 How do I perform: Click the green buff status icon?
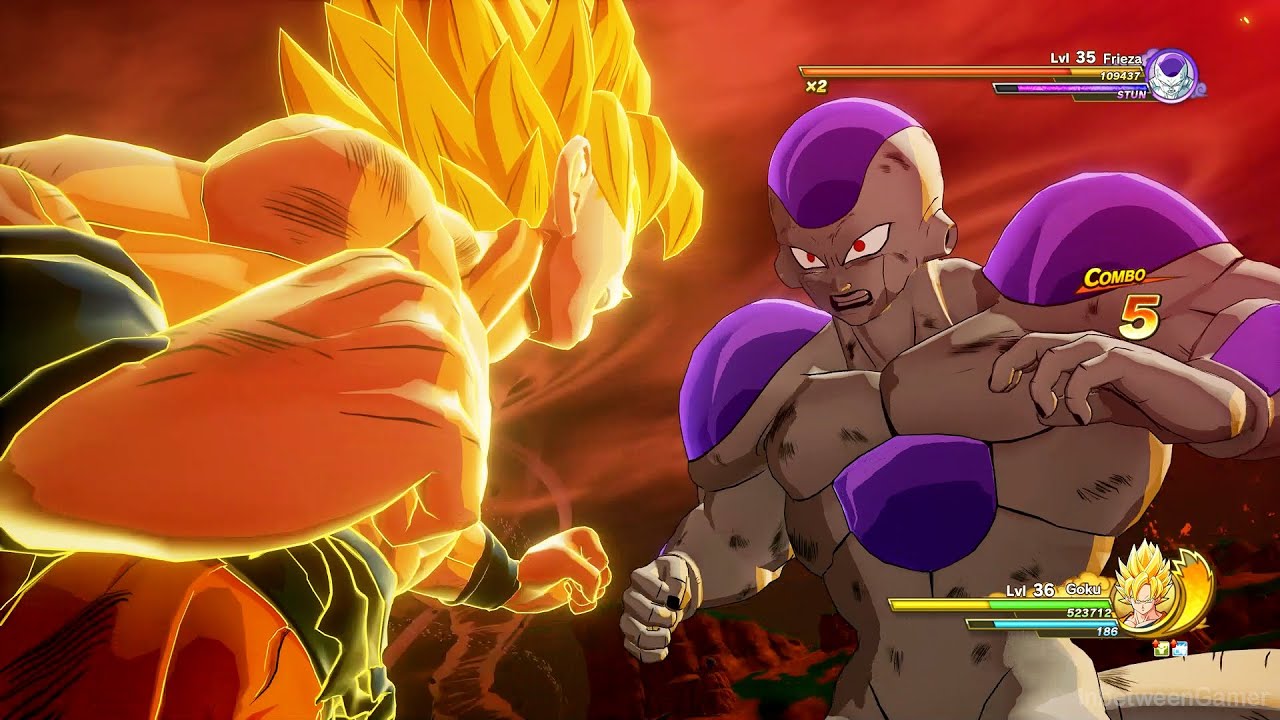click(1161, 649)
